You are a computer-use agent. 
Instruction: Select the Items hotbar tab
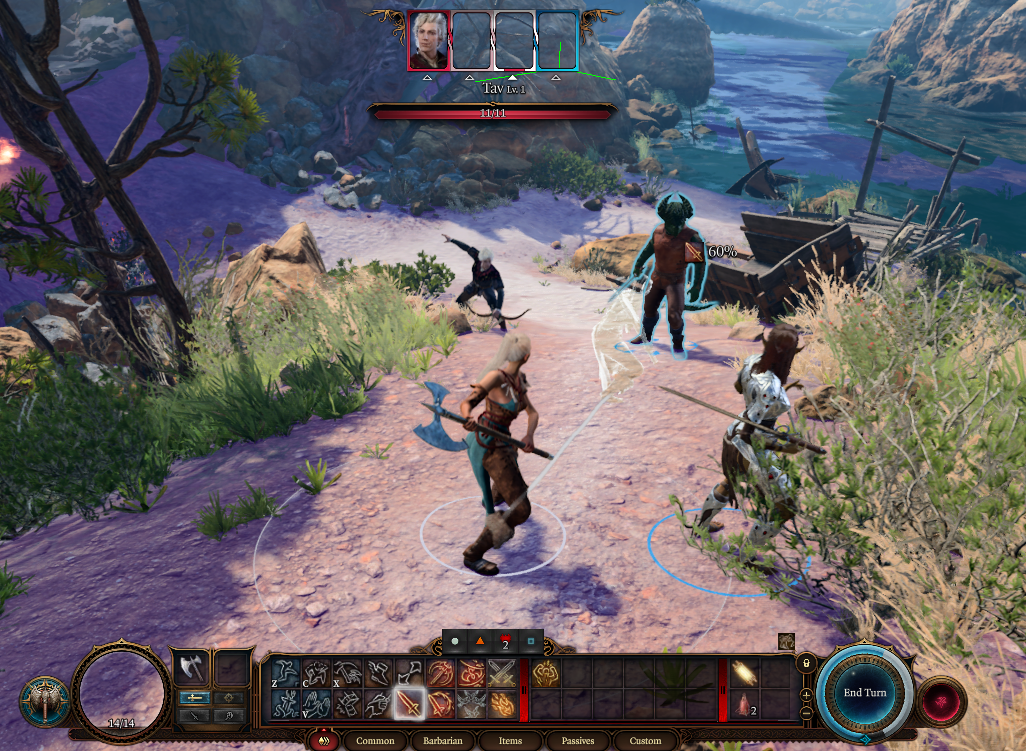coord(510,741)
